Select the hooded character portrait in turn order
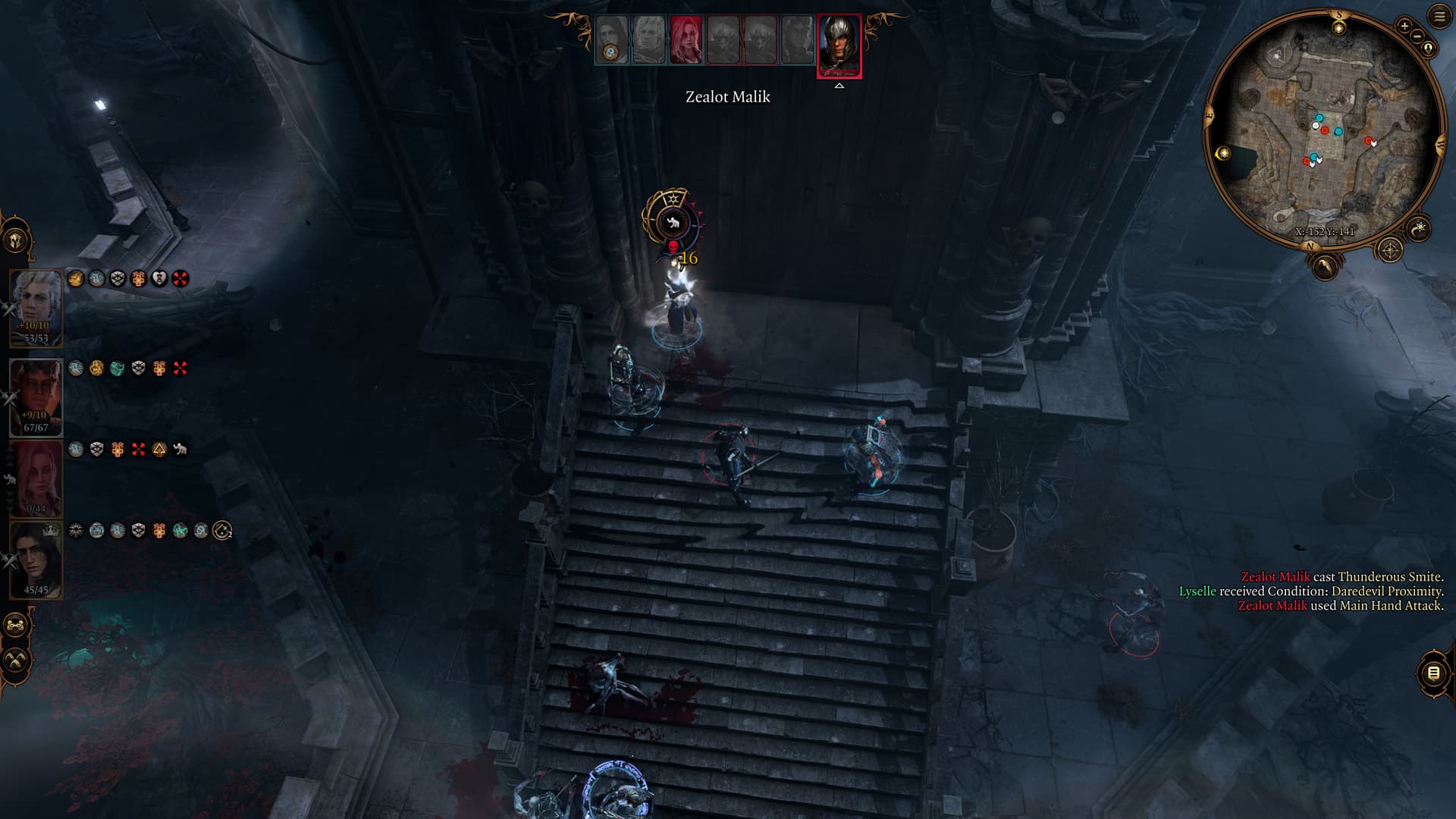Viewport: 1456px width, 819px height. point(612,40)
